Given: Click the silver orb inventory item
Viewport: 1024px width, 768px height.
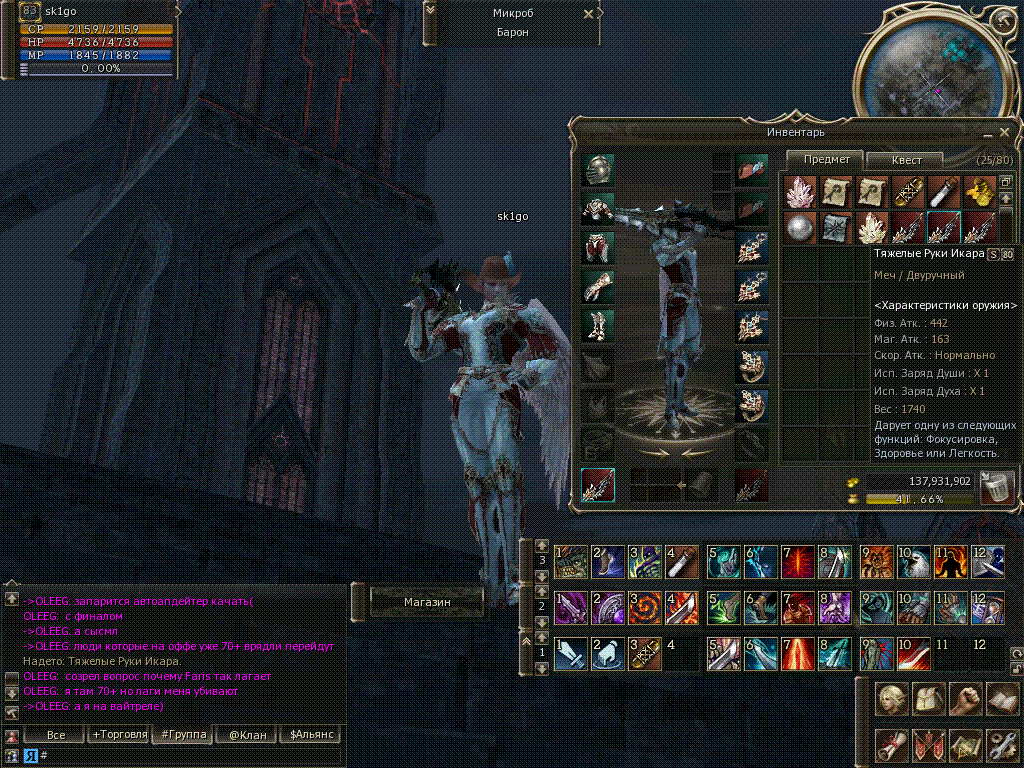Looking at the screenshot, I should pyautogui.click(x=798, y=226).
